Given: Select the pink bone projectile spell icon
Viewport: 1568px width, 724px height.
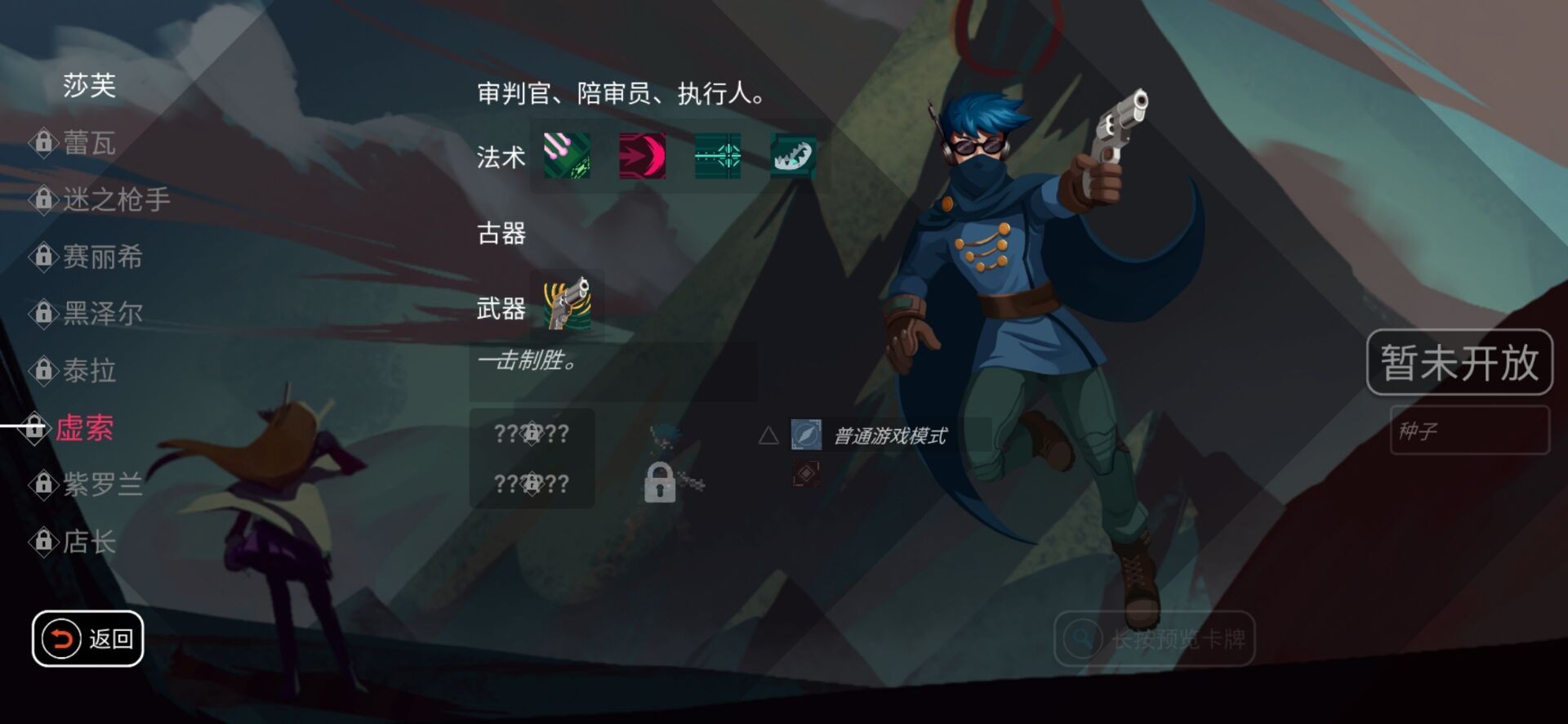Looking at the screenshot, I should [x=567, y=157].
